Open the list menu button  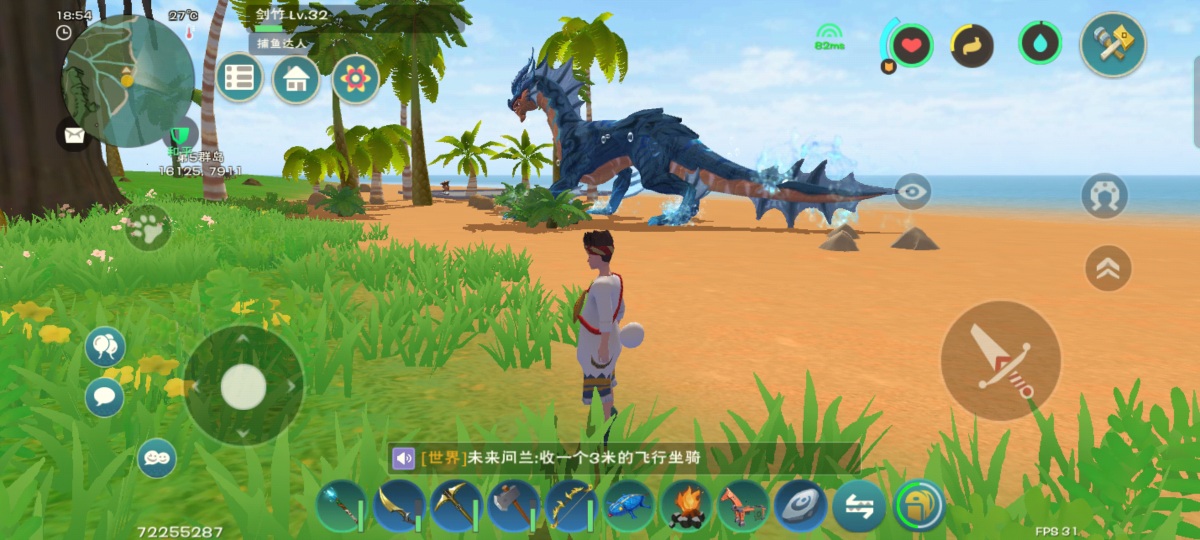pyautogui.click(x=240, y=78)
